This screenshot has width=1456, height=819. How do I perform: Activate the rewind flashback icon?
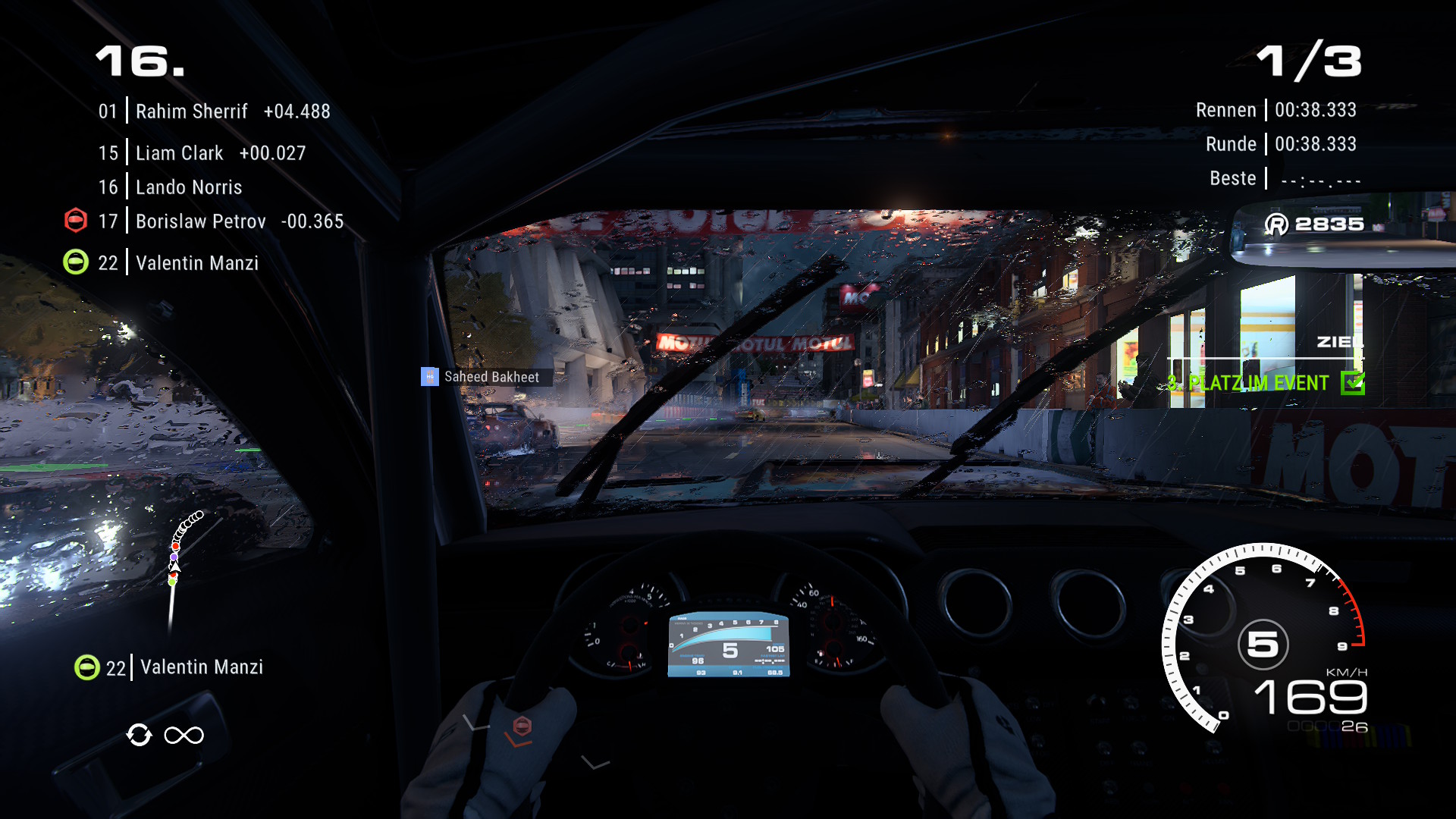click(140, 735)
